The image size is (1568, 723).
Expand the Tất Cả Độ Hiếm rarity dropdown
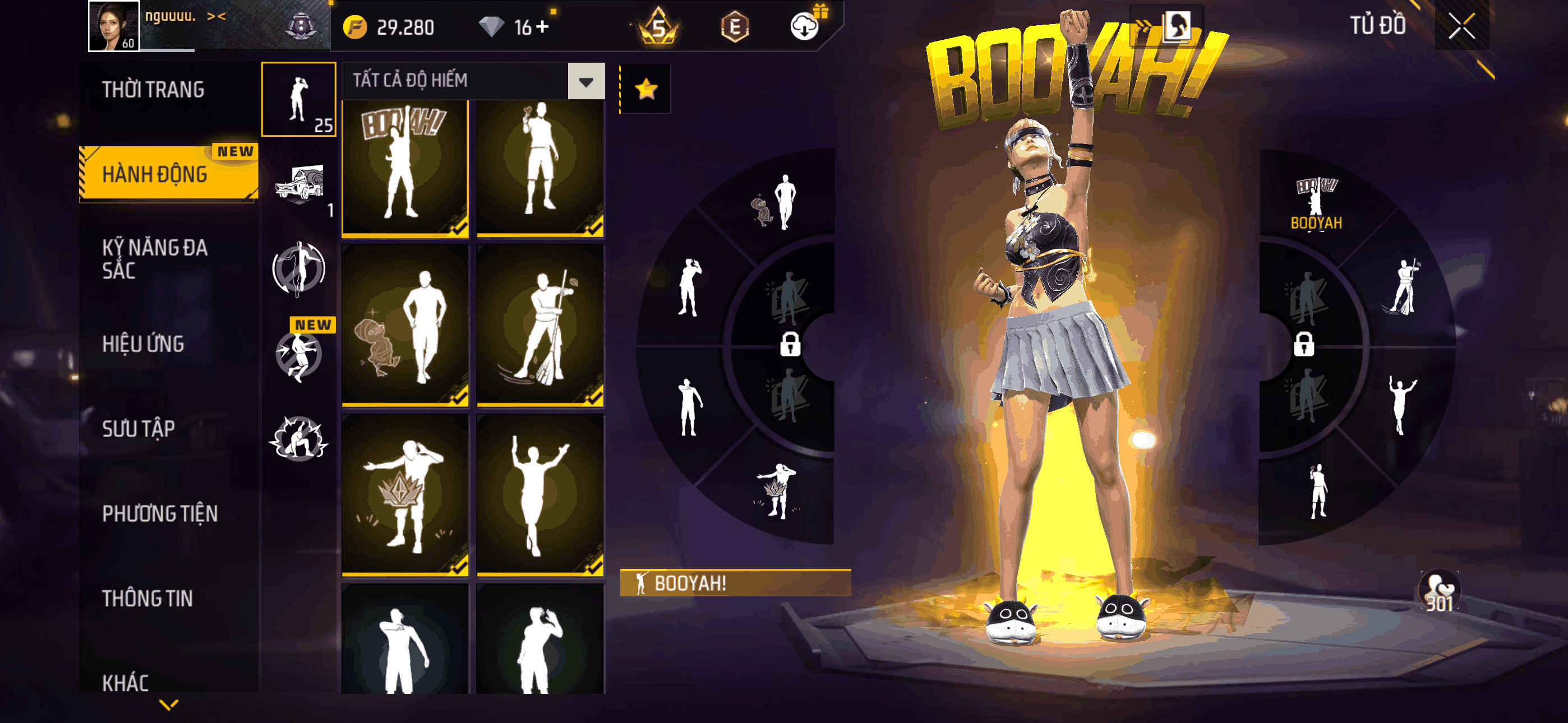pyautogui.click(x=585, y=81)
